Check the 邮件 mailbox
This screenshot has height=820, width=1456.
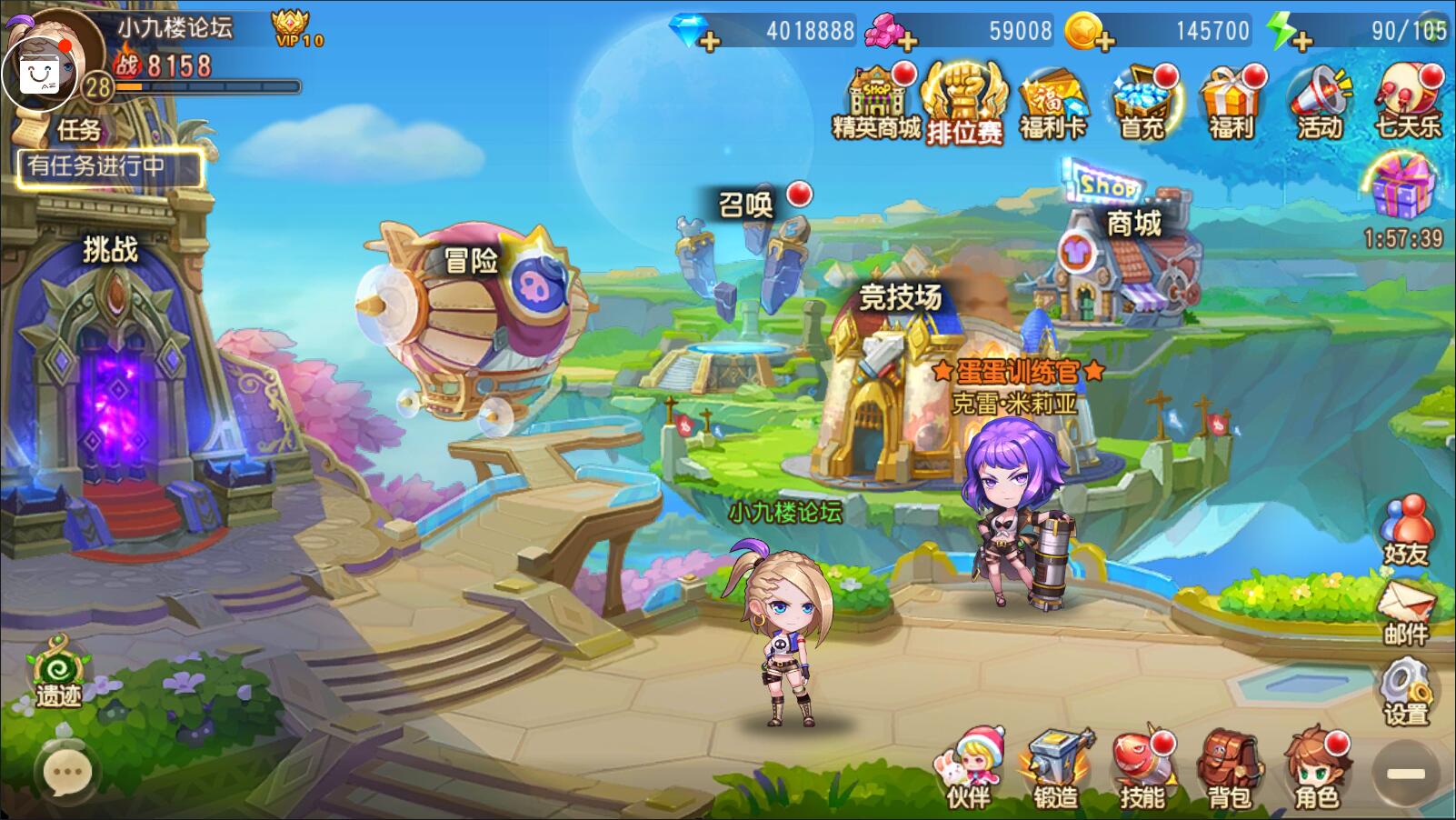[1405, 611]
